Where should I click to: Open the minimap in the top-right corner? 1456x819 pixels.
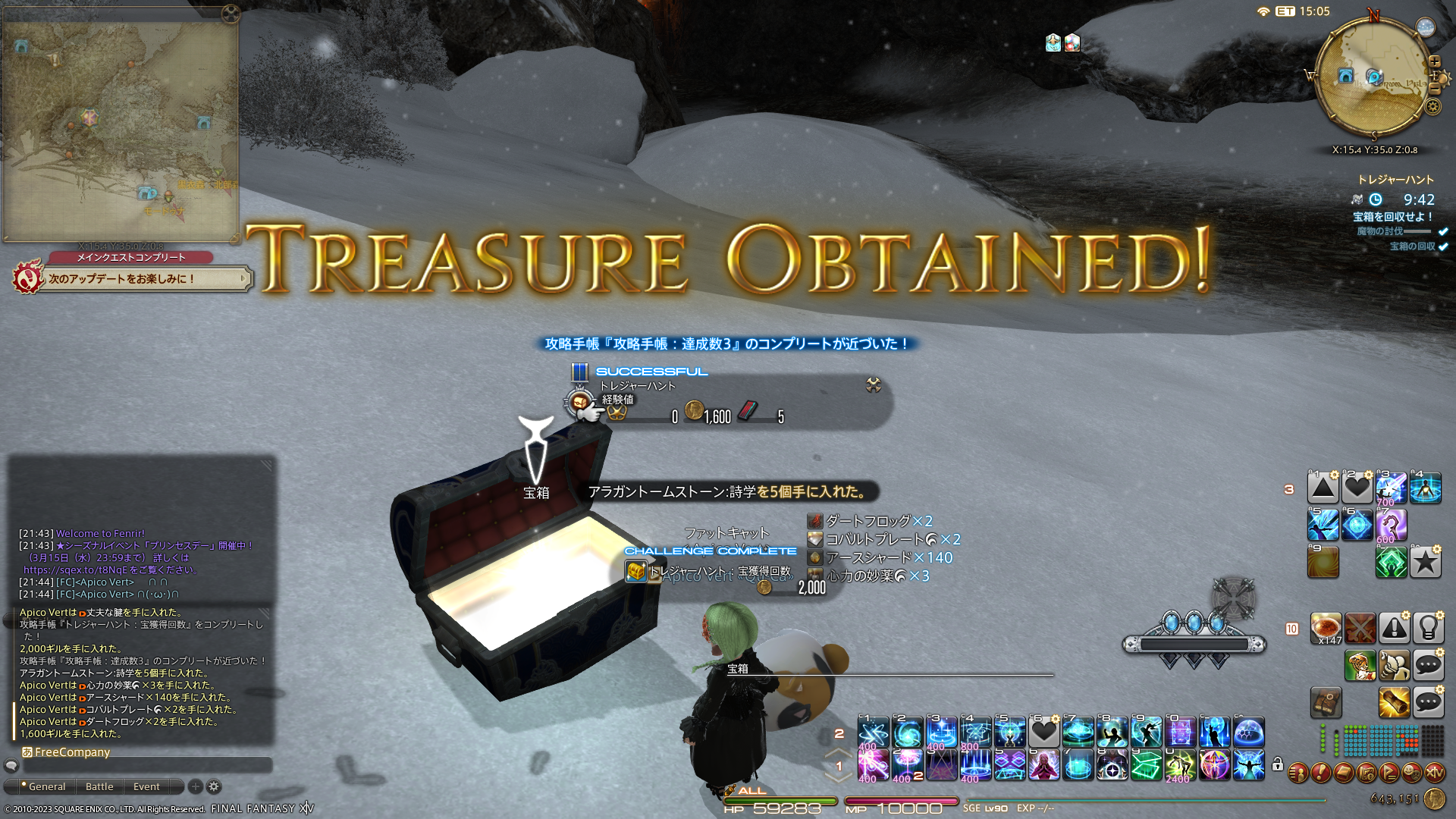[1373, 76]
